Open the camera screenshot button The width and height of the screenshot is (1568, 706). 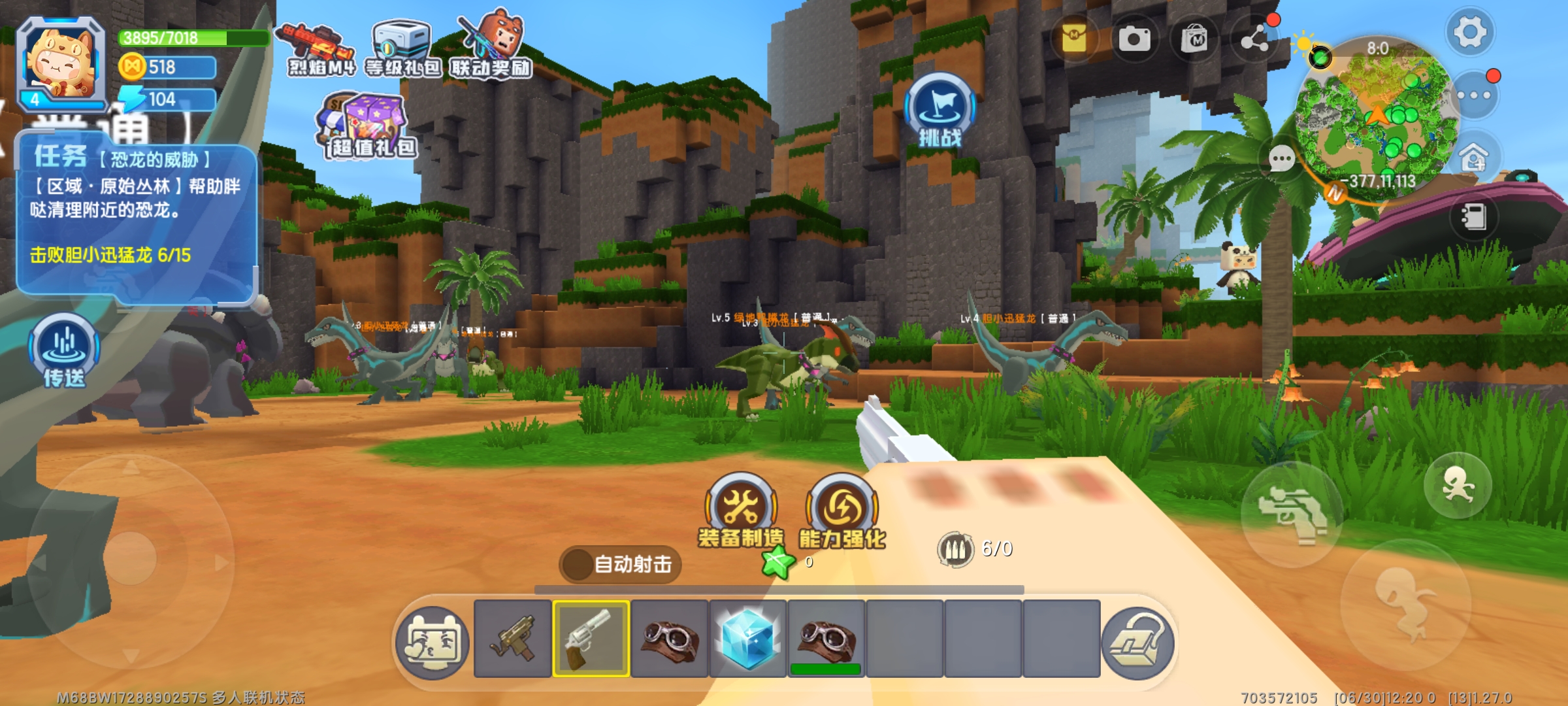point(1134,39)
